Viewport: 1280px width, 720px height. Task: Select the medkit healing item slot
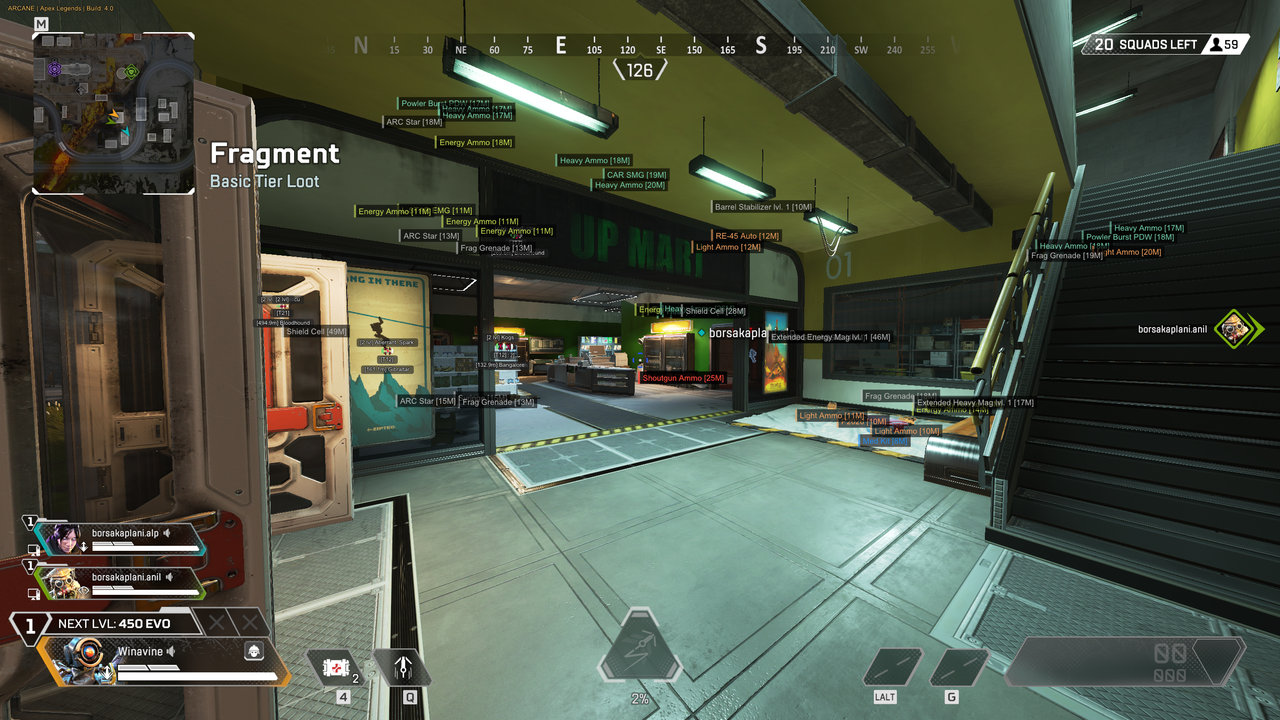(335, 667)
